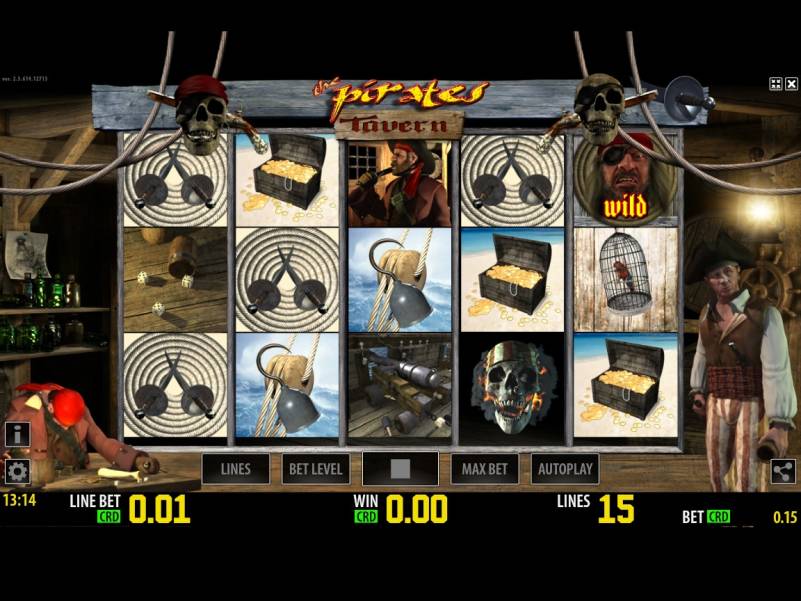The height and width of the screenshot is (601, 801).
Task: Click the share icon
Action: (x=783, y=472)
